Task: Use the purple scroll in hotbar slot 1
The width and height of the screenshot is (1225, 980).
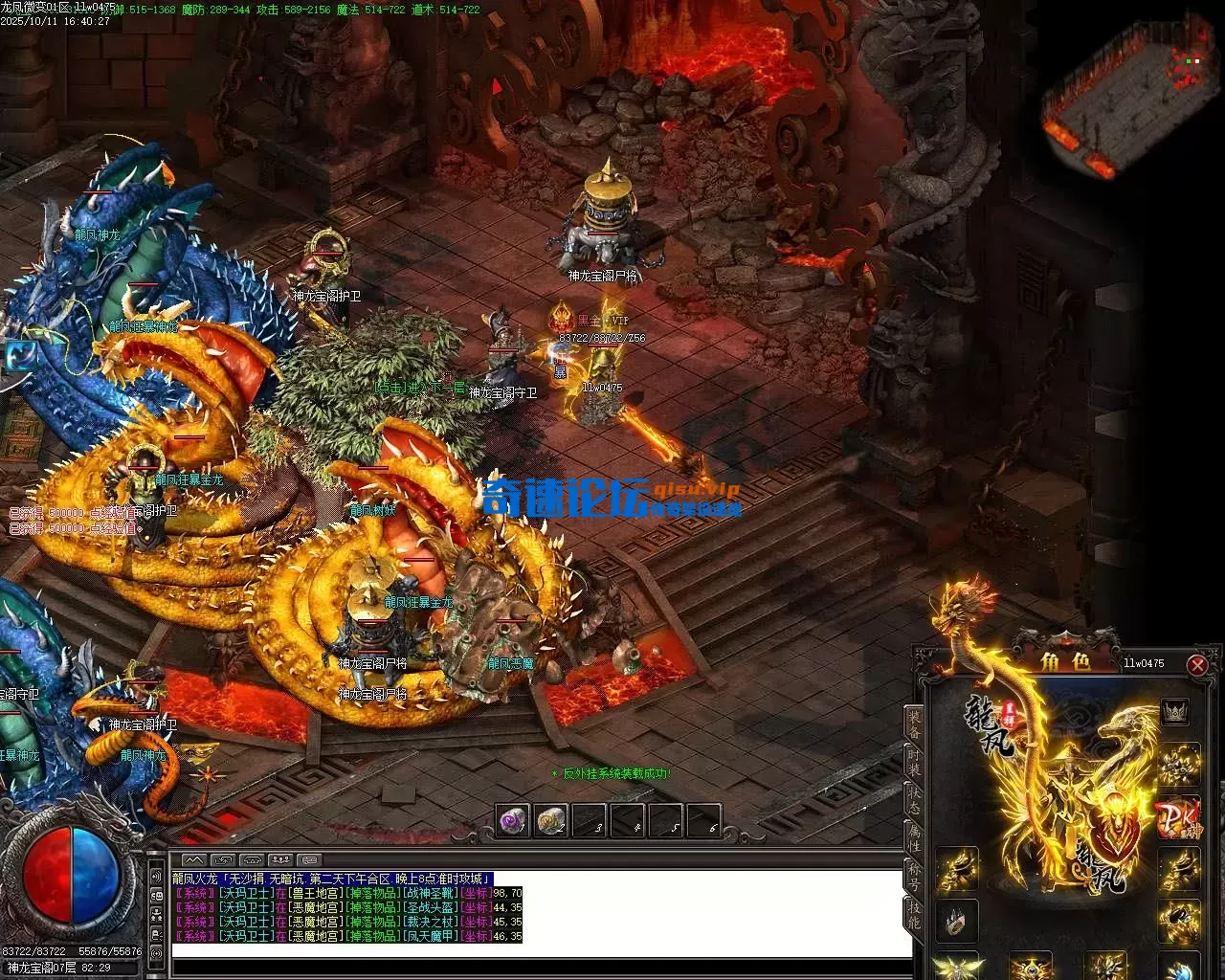Action: tap(514, 820)
